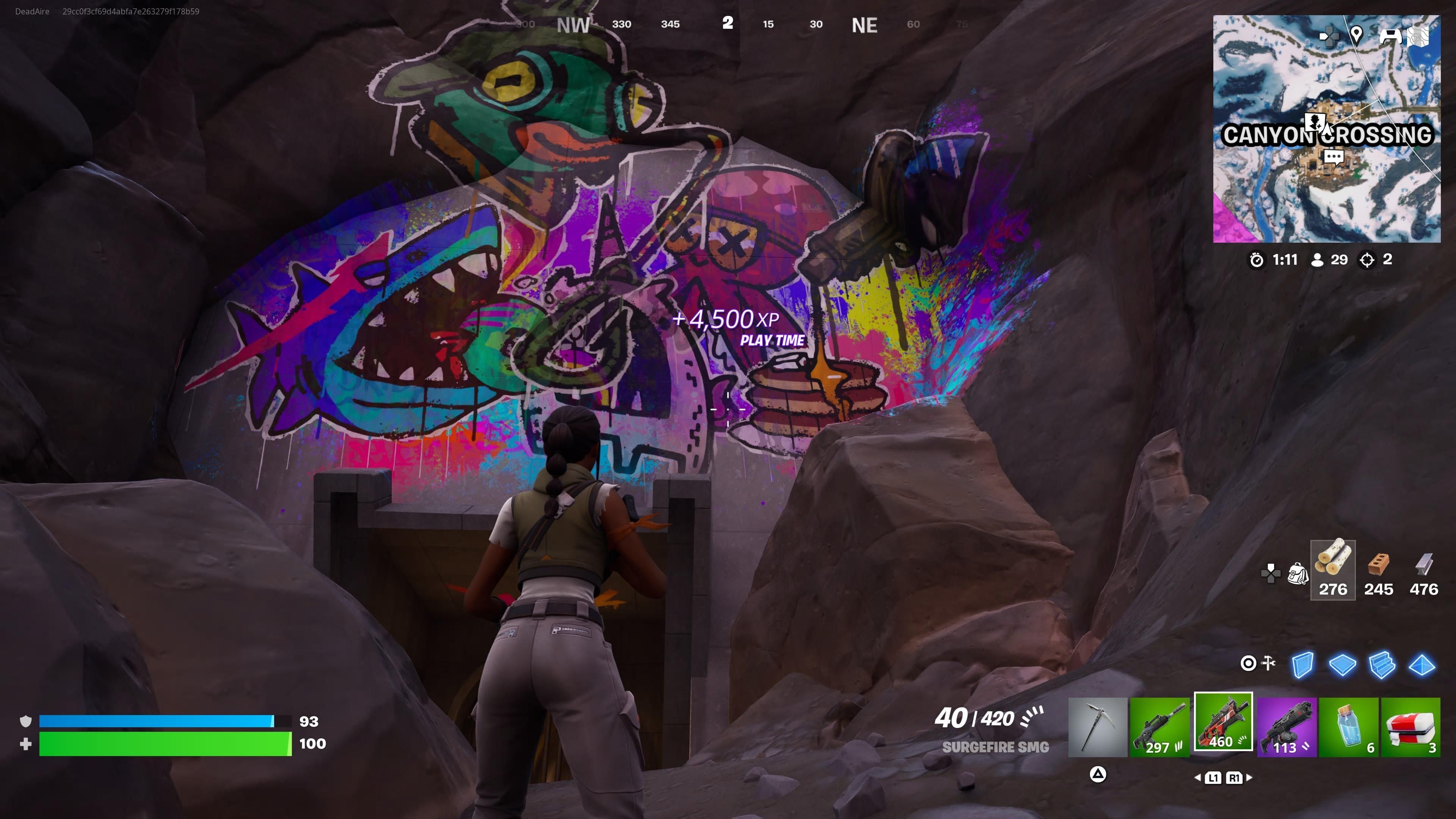Select the speech bubble marker on the minimap
This screenshot has width=1456, height=819.
1334,156
